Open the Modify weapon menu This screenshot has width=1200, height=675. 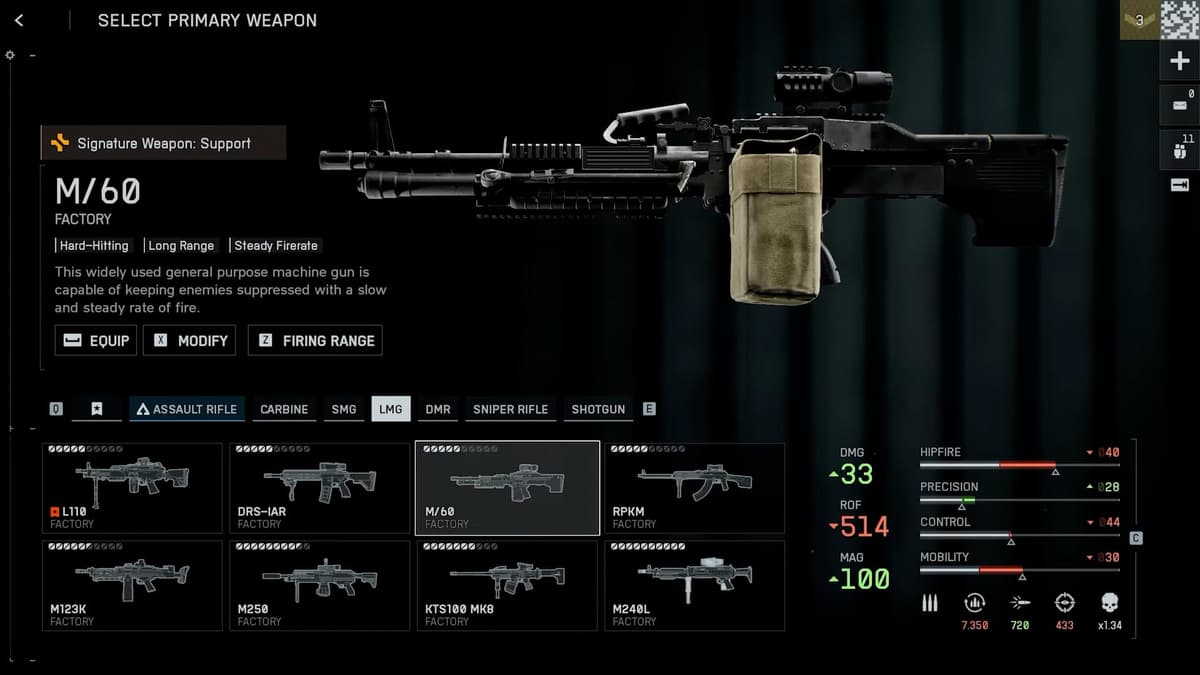tap(190, 340)
